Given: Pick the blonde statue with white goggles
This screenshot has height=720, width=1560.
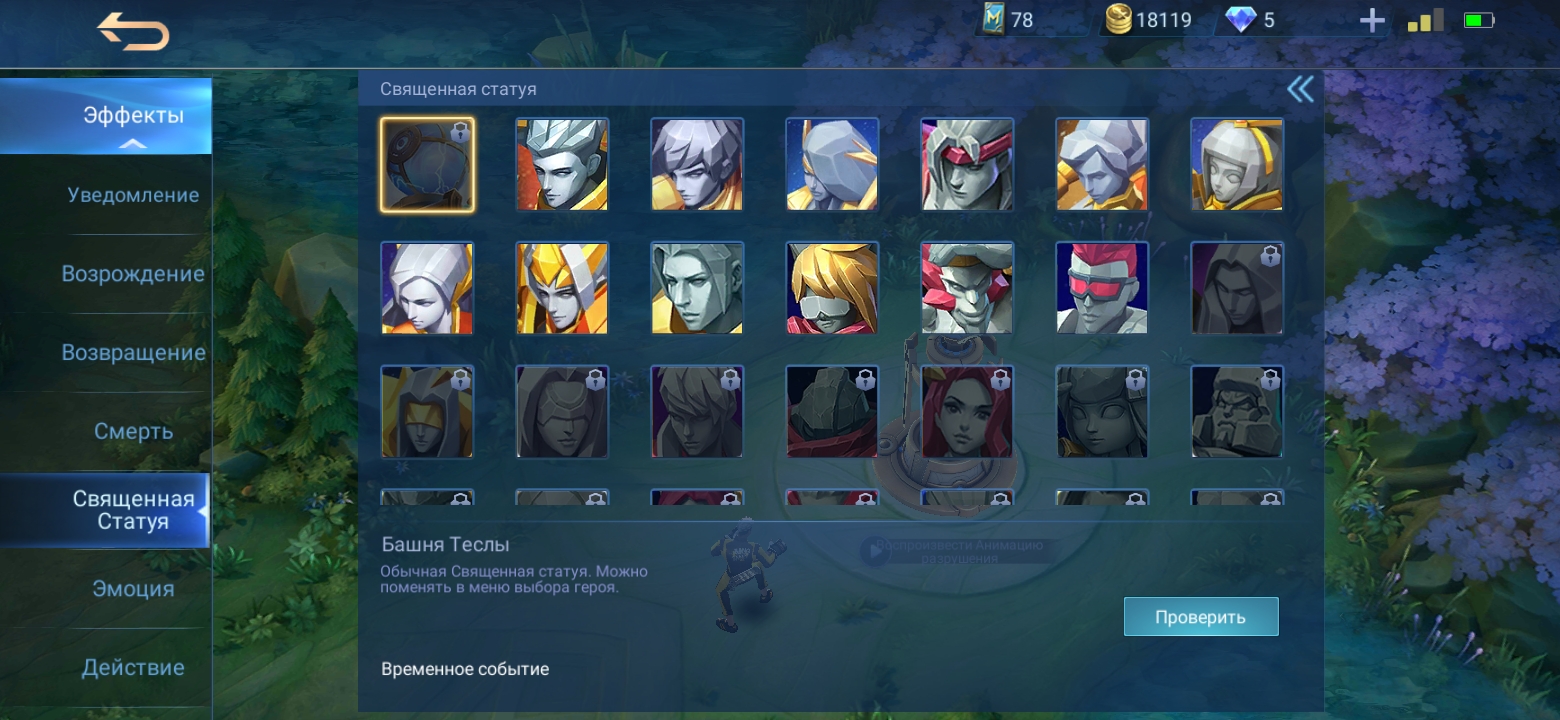Looking at the screenshot, I should pyautogui.click(x=832, y=288).
